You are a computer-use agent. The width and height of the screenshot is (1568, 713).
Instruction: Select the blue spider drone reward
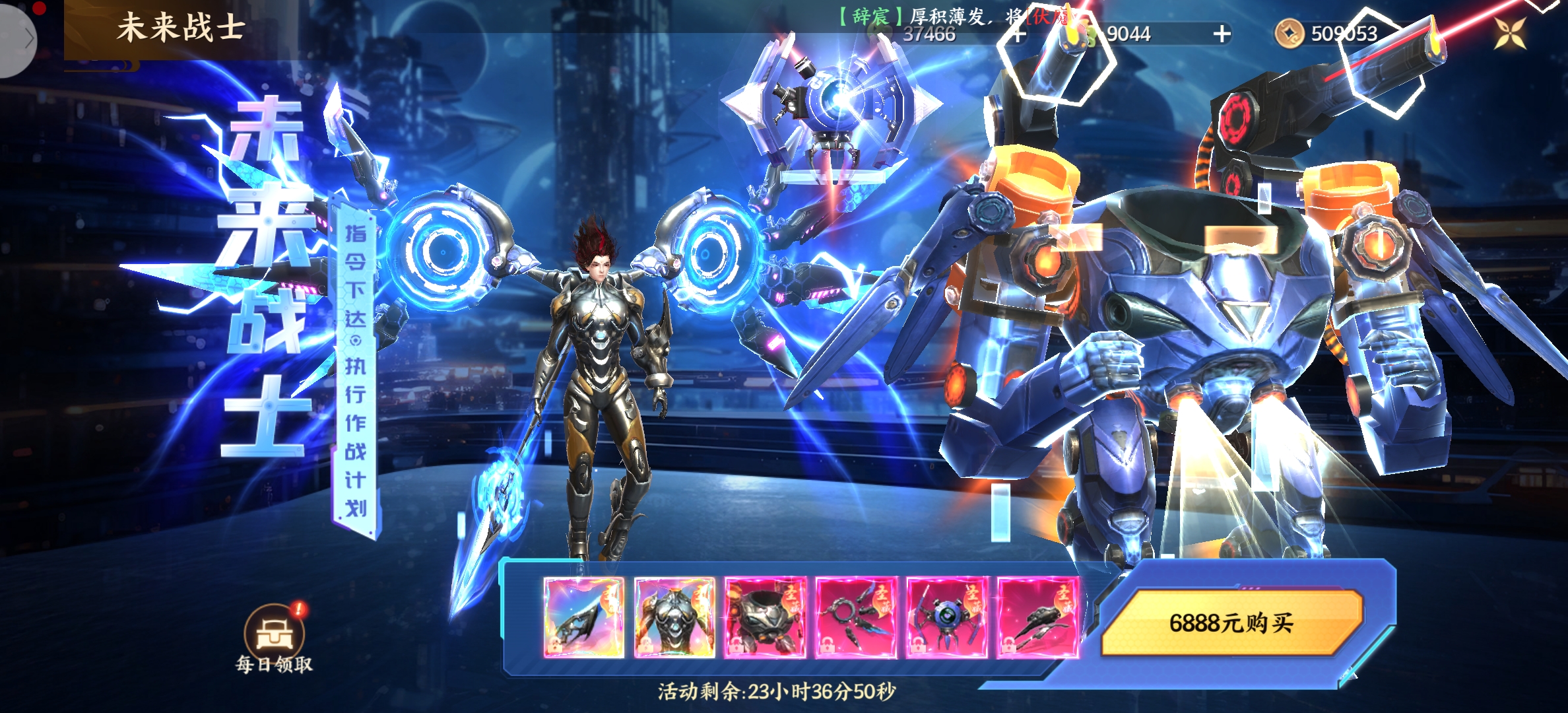tap(946, 617)
